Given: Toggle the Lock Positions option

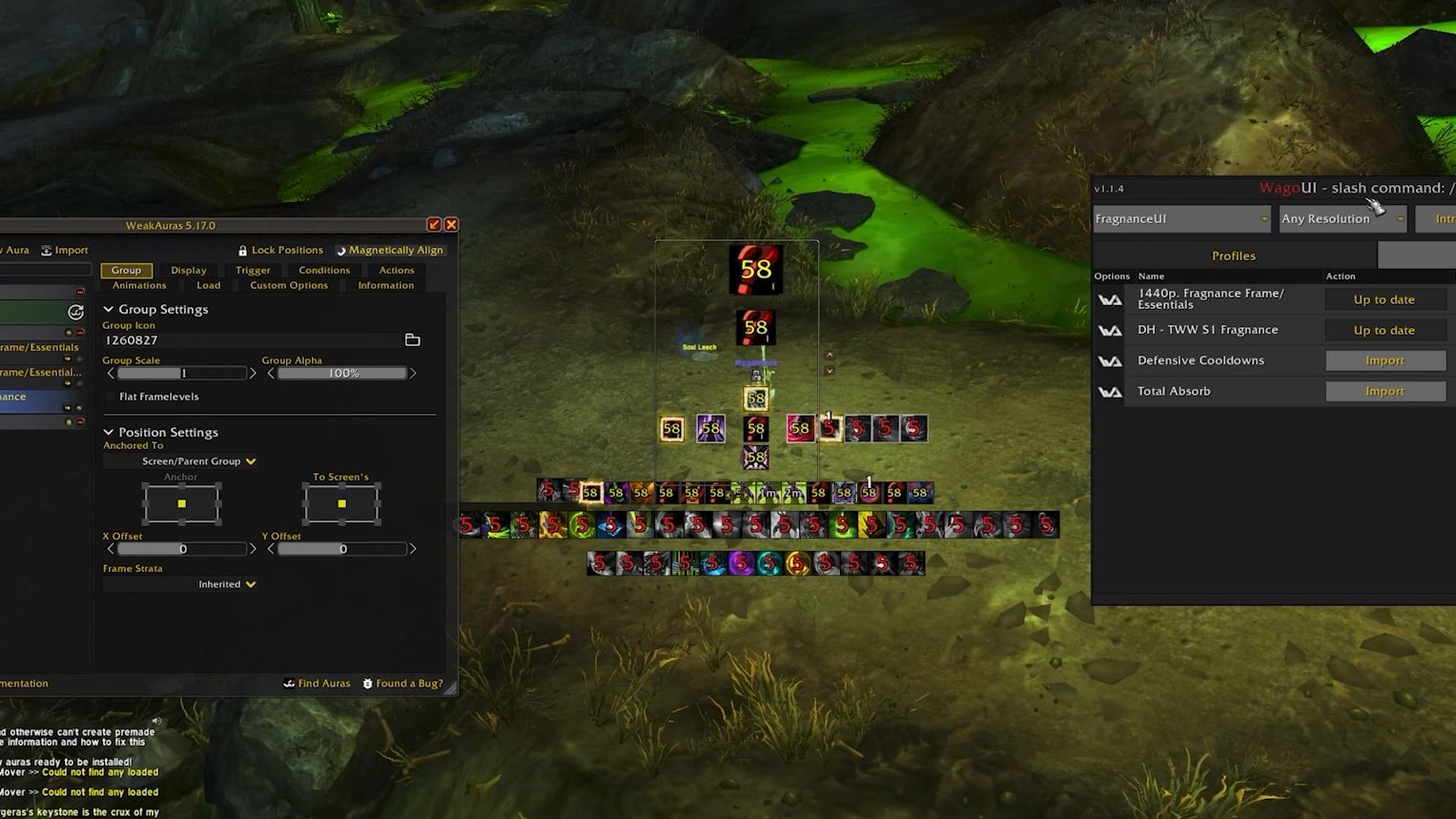Looking at the screenshot, I should point(280,250).
